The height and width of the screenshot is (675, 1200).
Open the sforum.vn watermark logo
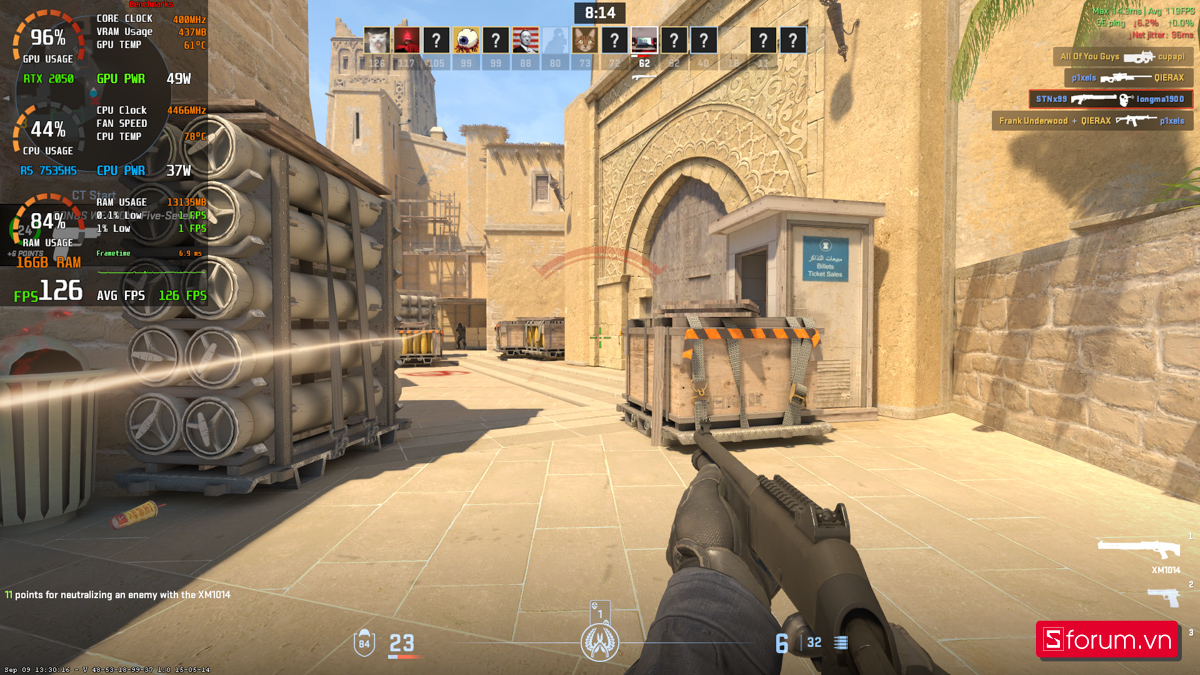coord(1106,639)
